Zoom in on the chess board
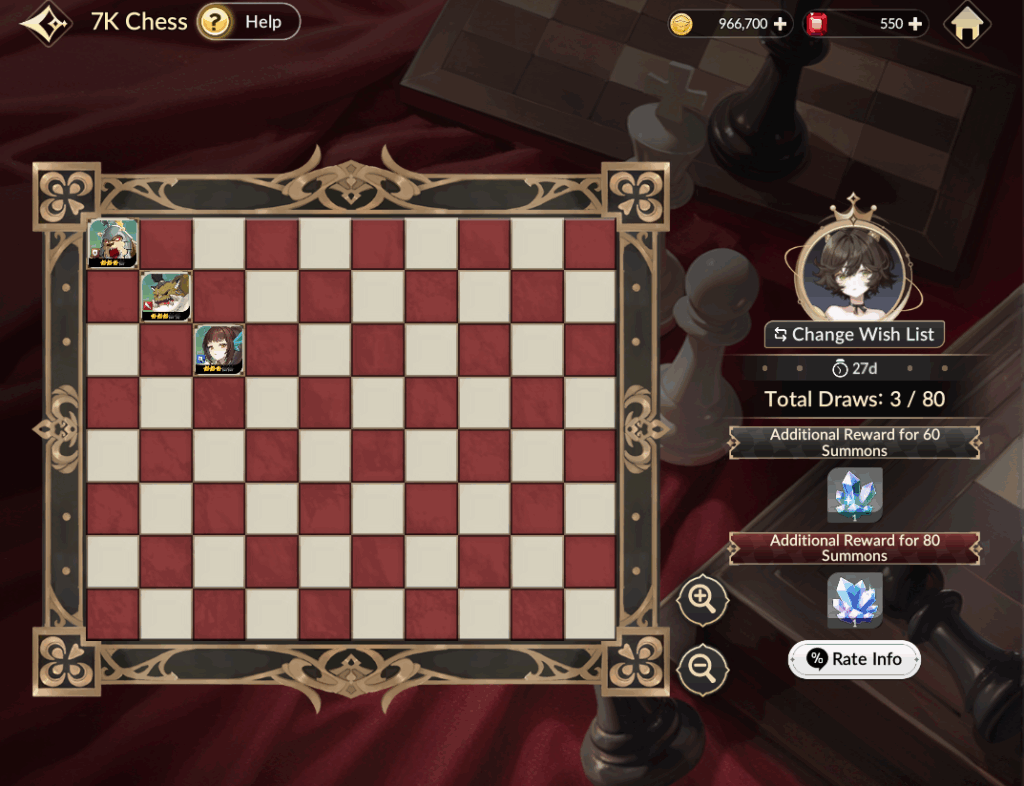The image size is (1024, 786). click(702, 600)
